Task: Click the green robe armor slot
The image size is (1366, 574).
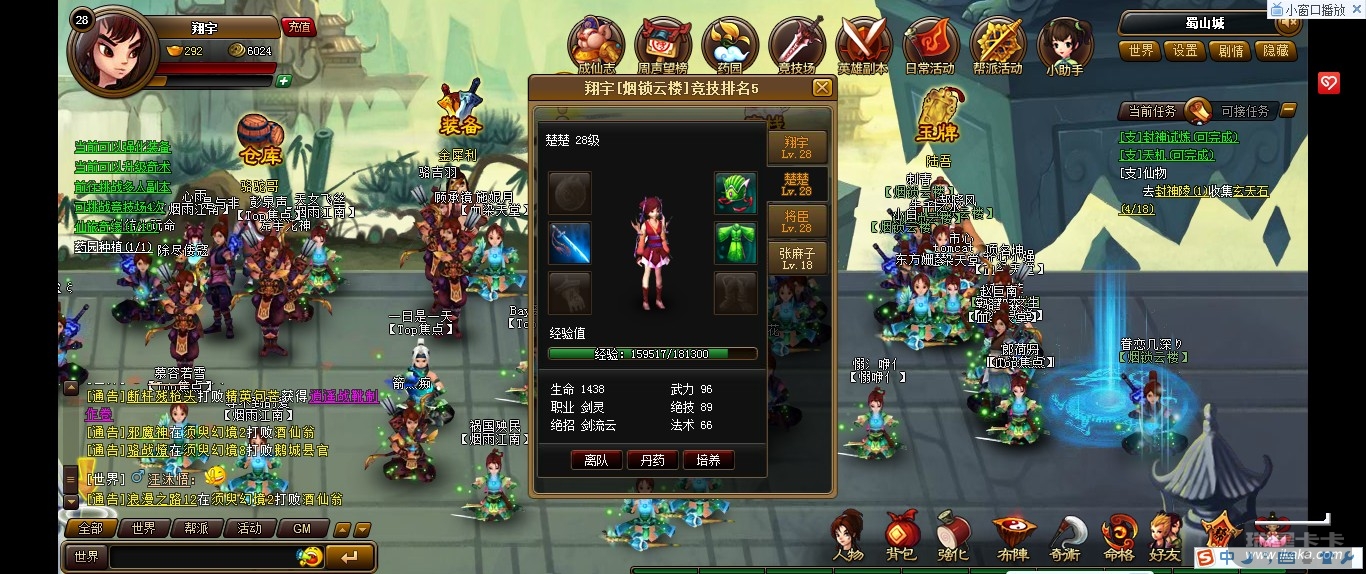Action: click(735, 243)
